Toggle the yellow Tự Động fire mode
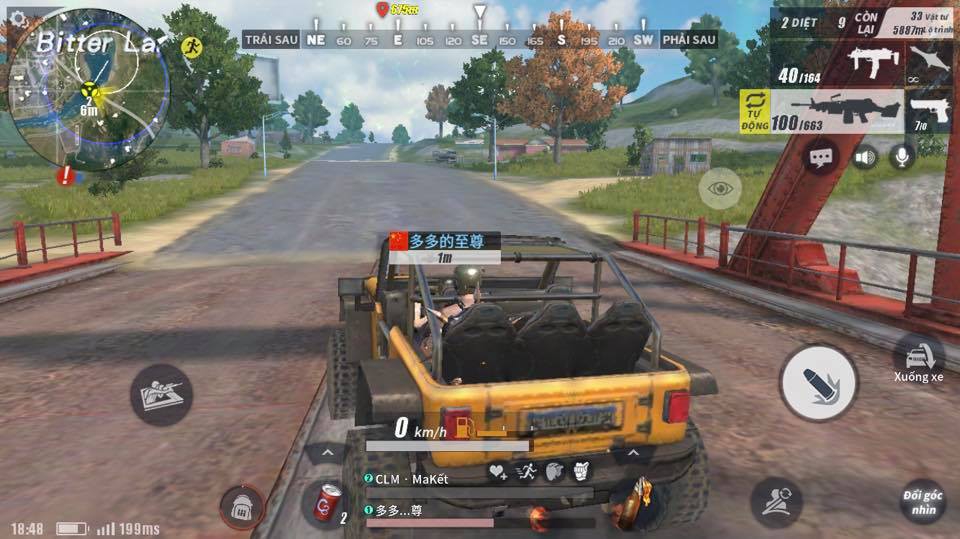960x539 pixels. tap(753, 111)
